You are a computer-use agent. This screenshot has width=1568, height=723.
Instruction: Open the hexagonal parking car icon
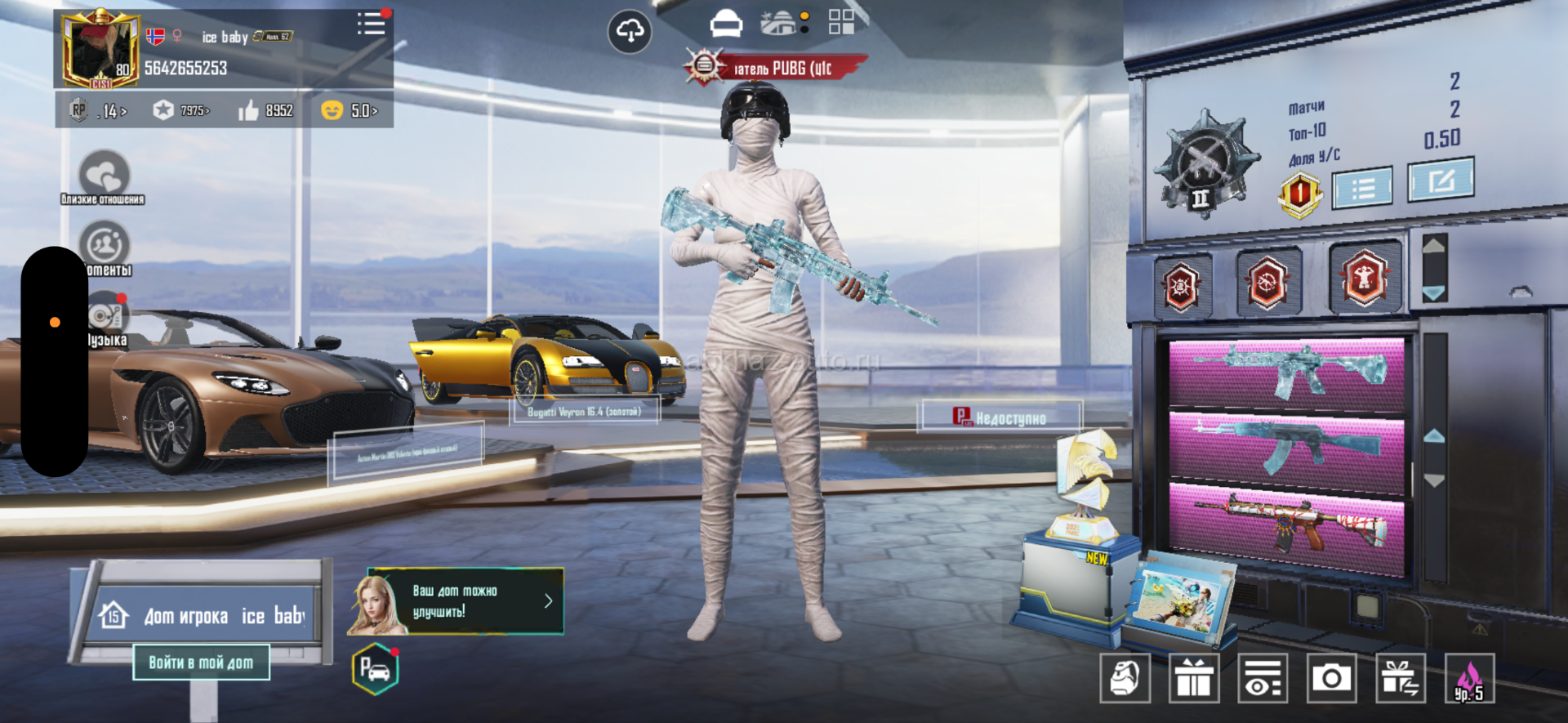point(375,670)
